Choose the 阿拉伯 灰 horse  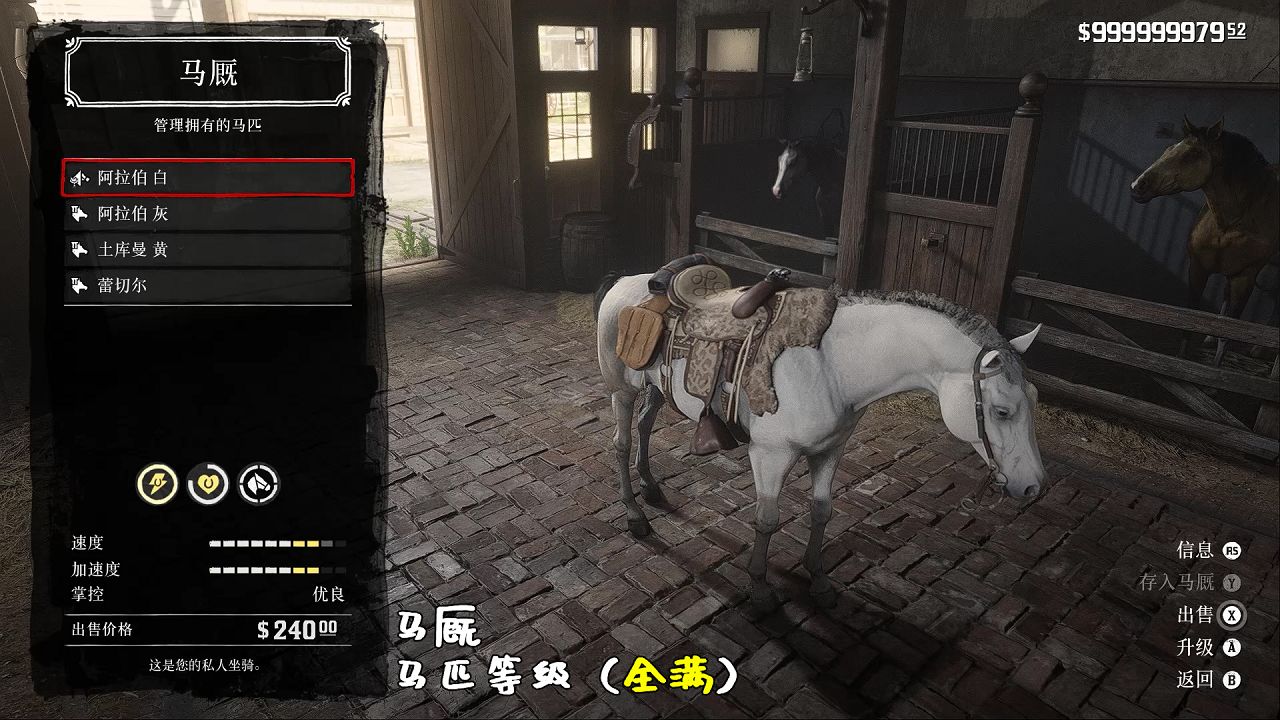208,214
